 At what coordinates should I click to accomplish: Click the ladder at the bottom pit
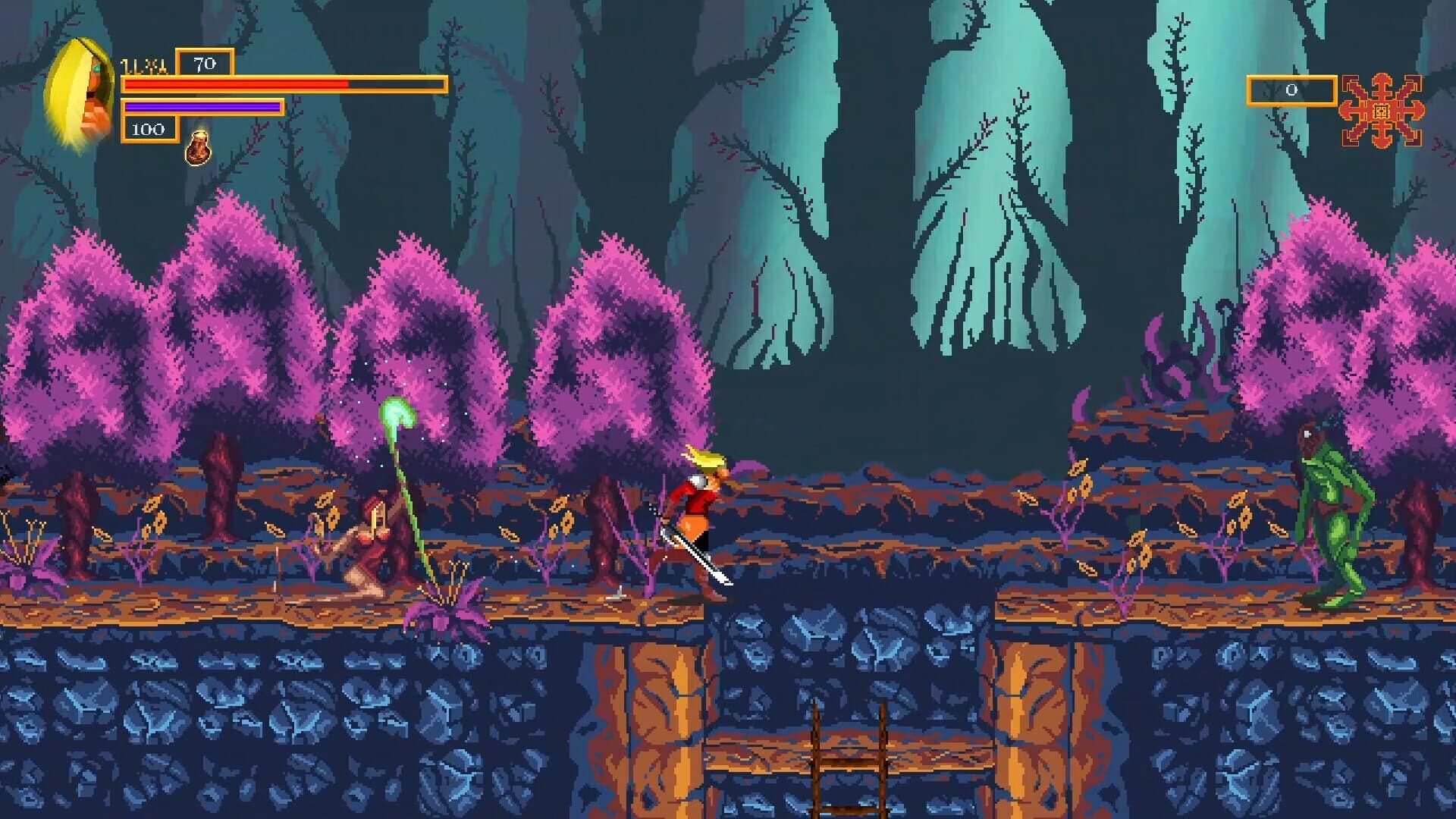849,758
